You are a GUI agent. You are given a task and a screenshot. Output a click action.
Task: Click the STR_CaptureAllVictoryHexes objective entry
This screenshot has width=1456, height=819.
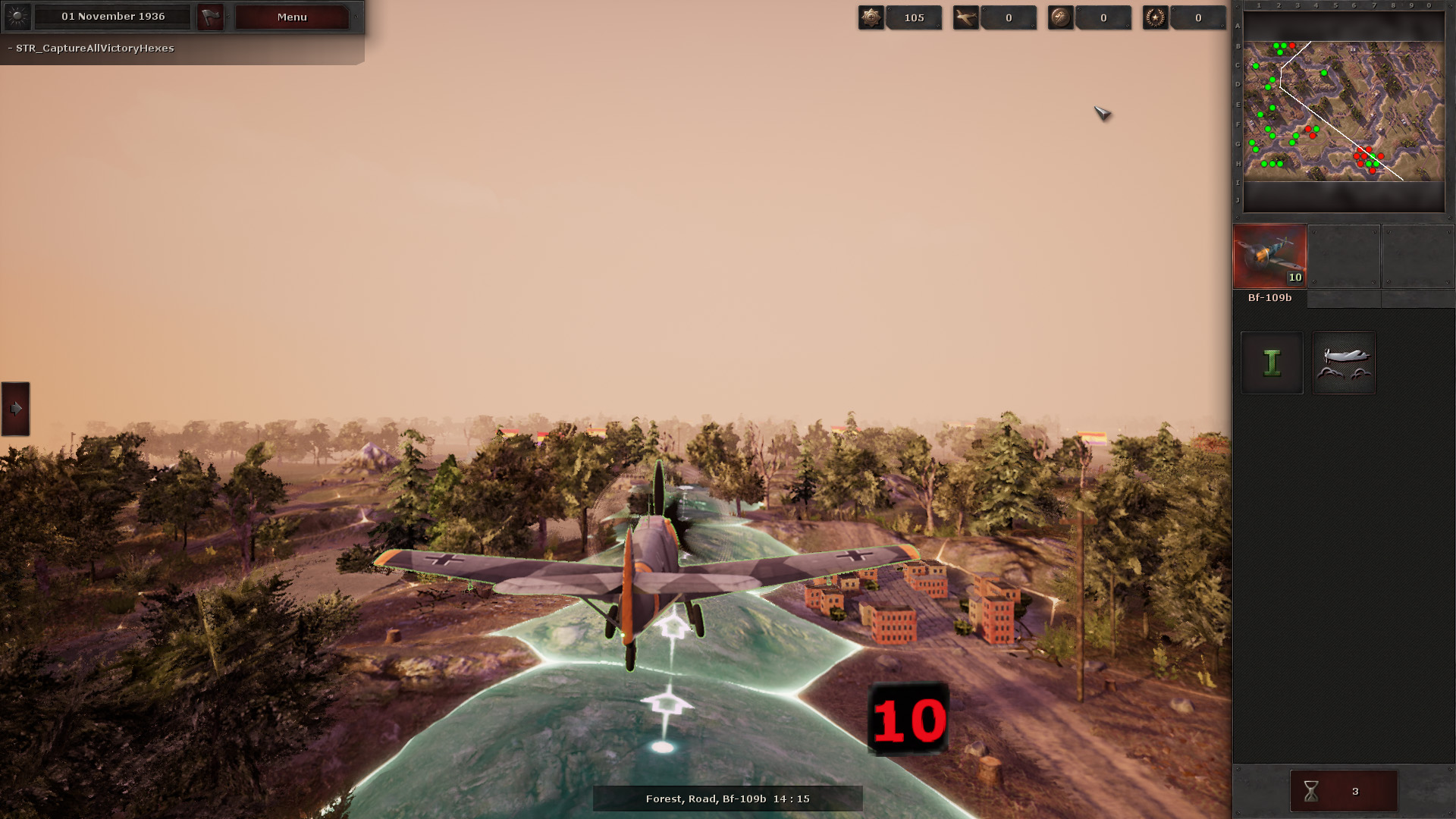[91, 48]
